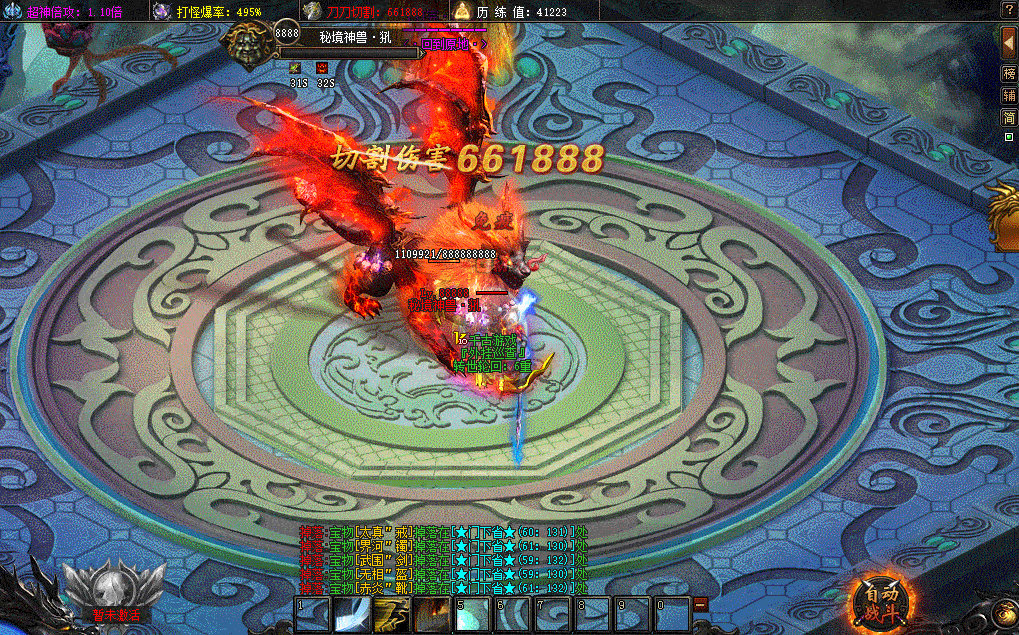Click the question mark help button

tap(1009, 9)
